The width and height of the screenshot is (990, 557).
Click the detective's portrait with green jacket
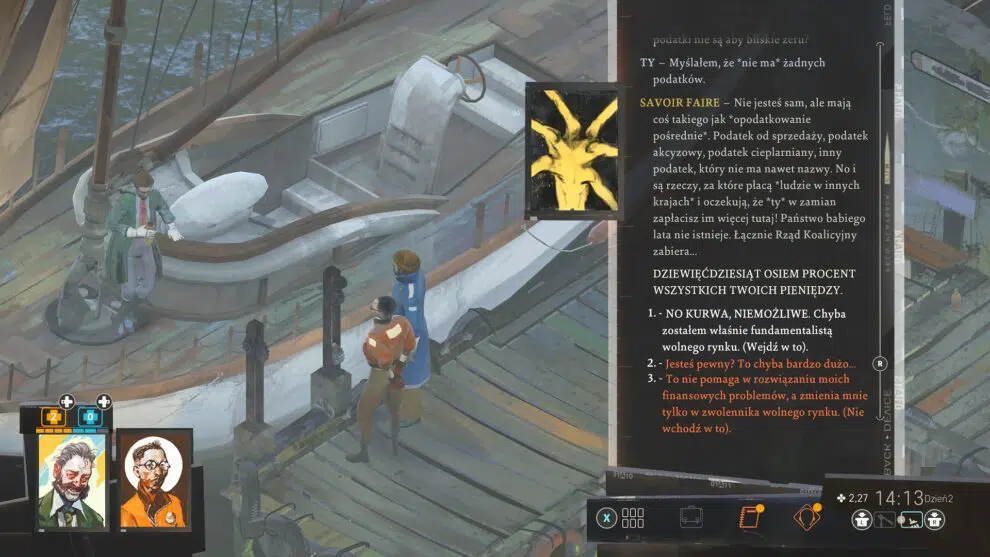[72, 479]
